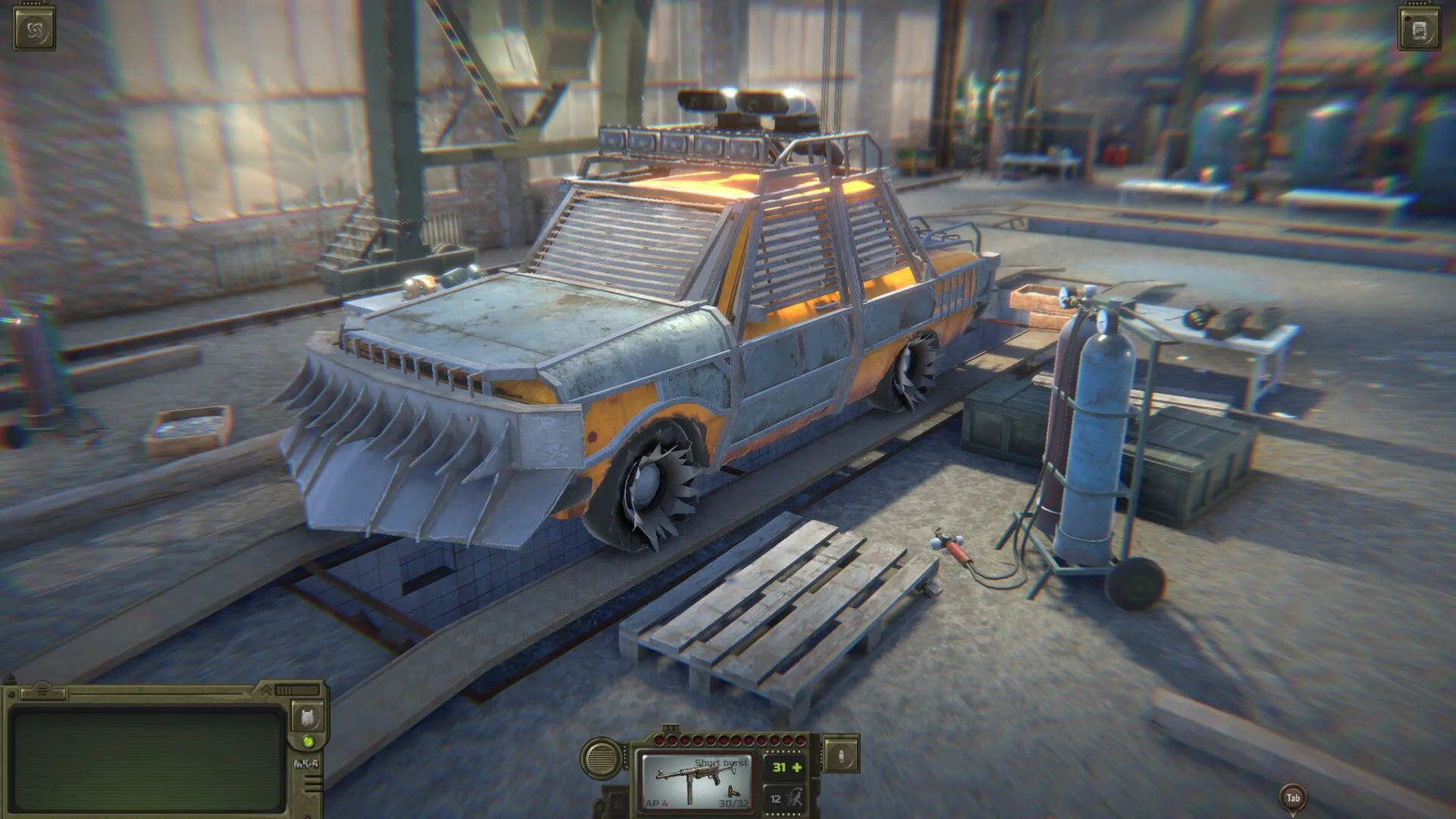Click the log panel's three-line handle tab

tap(44, 691)
